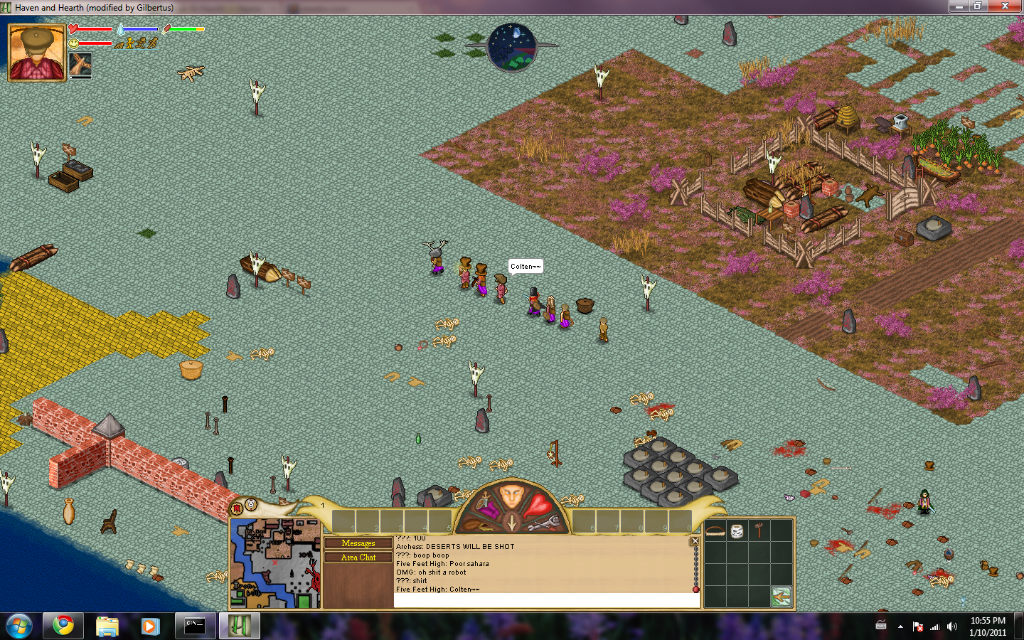Image resolution: width=1024 pixels, height=640 pixels.
Task: Switch to the Messages chat tab
Action: pyautogui.click(x=358, y=543)
